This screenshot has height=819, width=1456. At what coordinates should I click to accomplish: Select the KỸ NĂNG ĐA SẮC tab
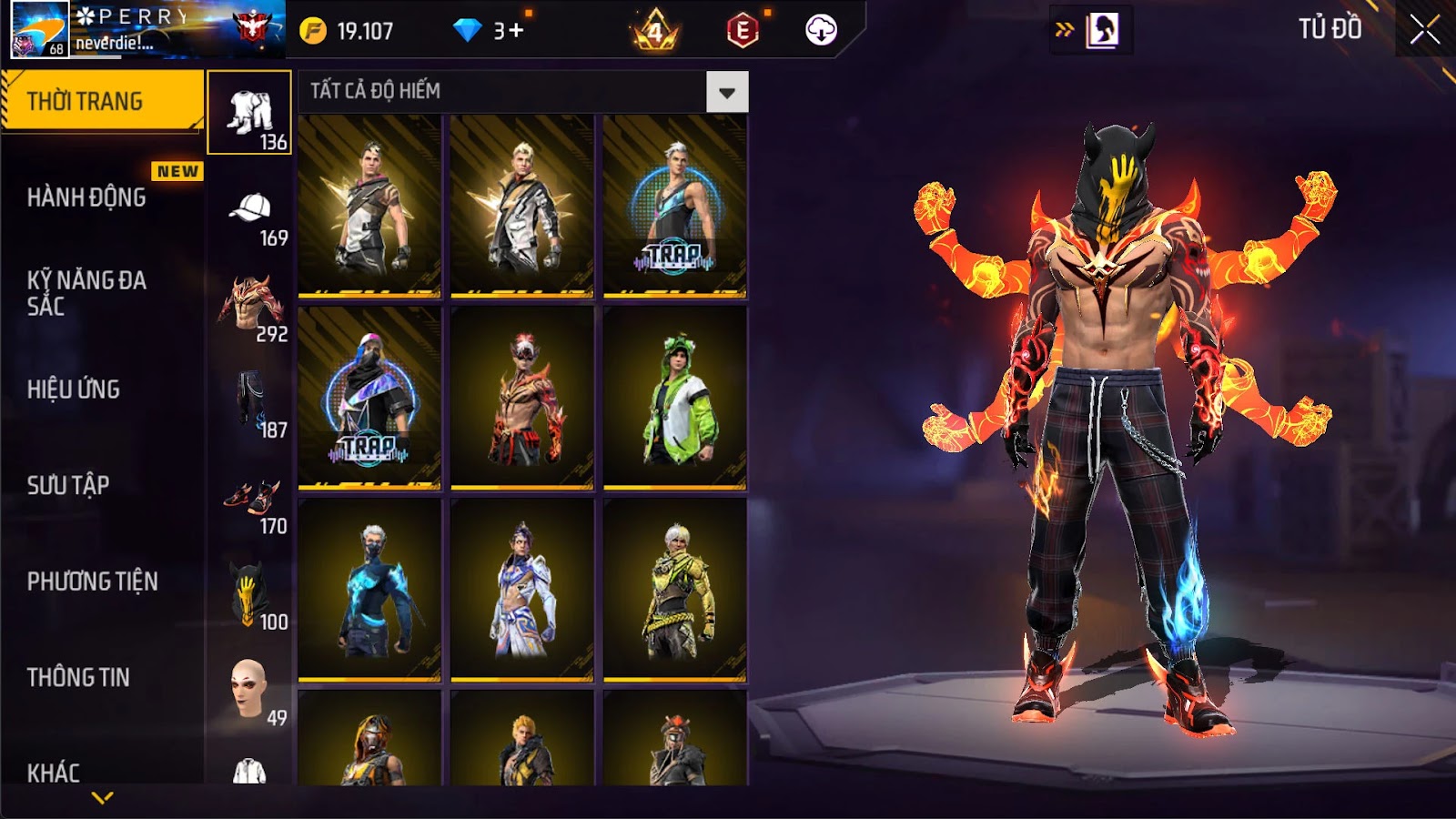[87, 292]
